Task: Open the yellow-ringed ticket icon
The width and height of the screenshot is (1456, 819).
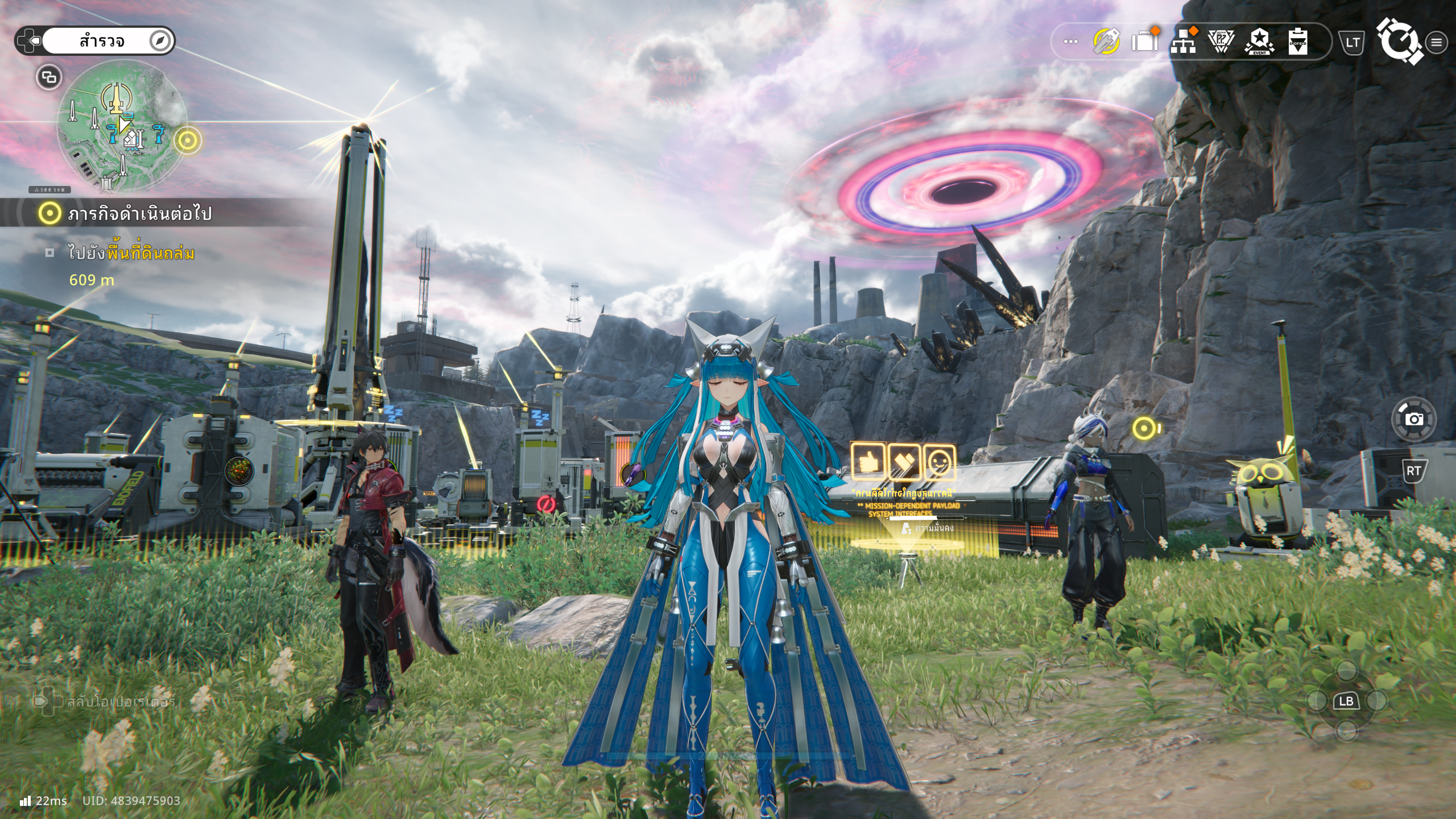Action: click(1106, 42)
